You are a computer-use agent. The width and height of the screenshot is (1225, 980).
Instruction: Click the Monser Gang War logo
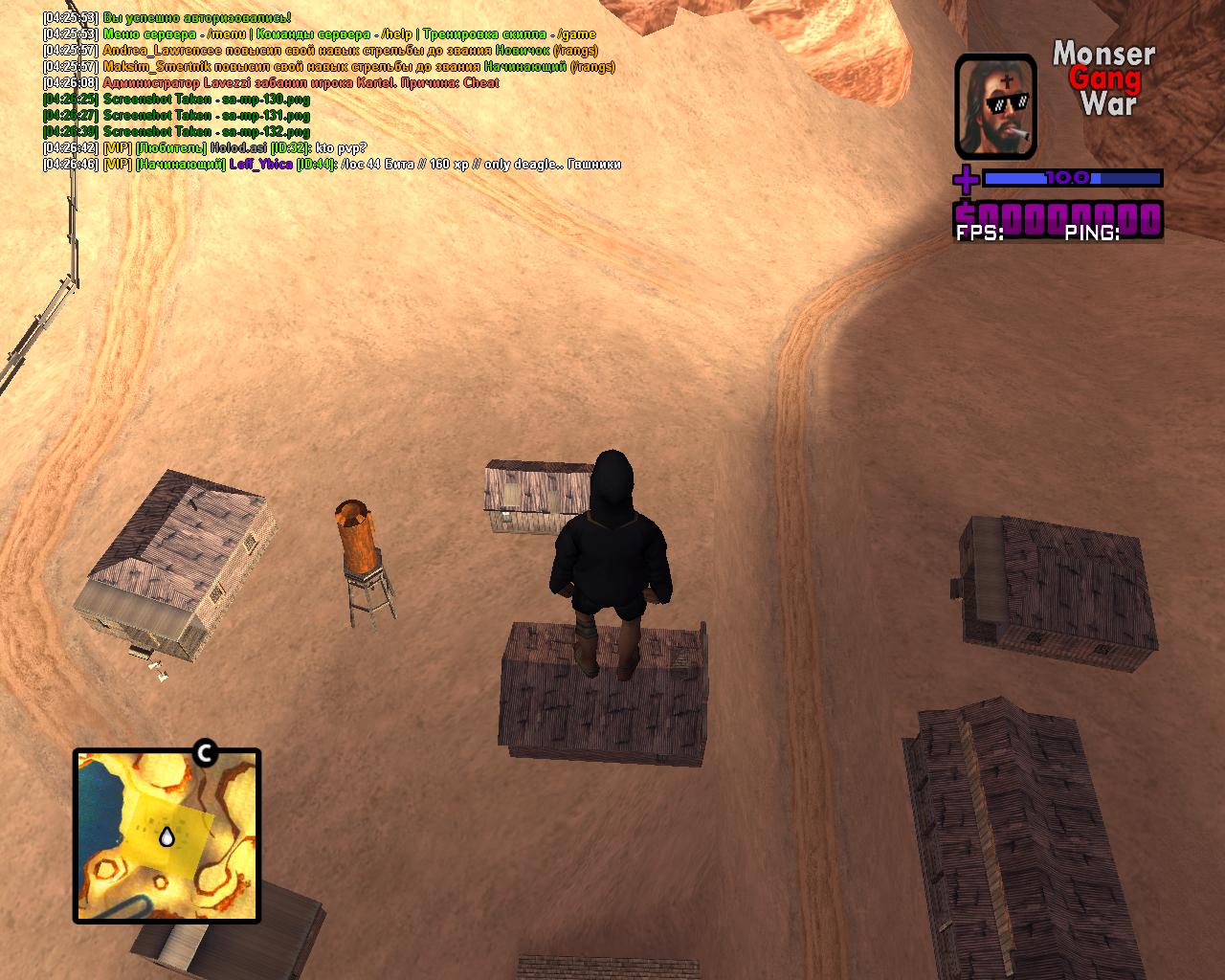(1104, 78)
